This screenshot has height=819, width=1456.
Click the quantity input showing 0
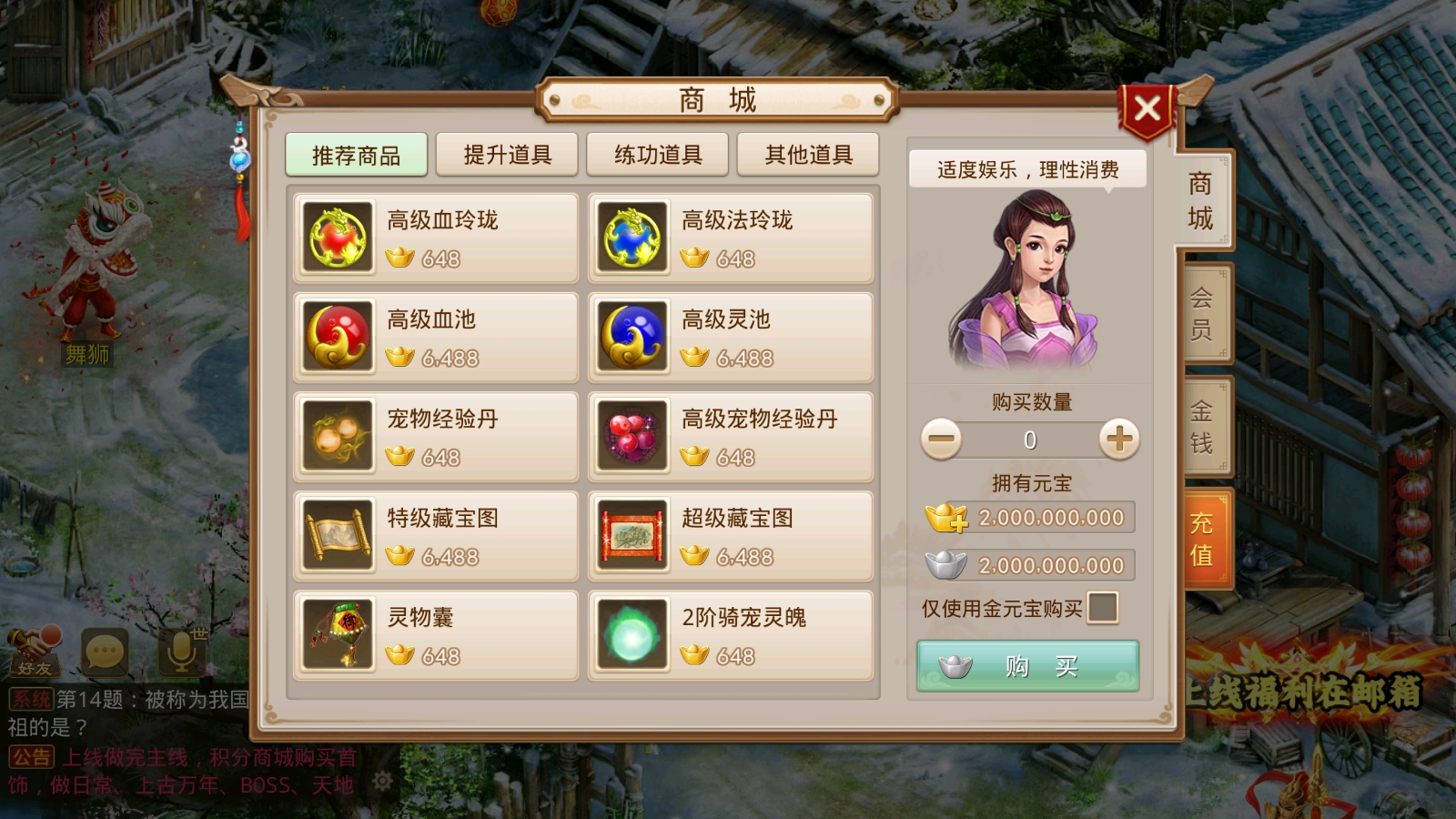click(1028, 439)
